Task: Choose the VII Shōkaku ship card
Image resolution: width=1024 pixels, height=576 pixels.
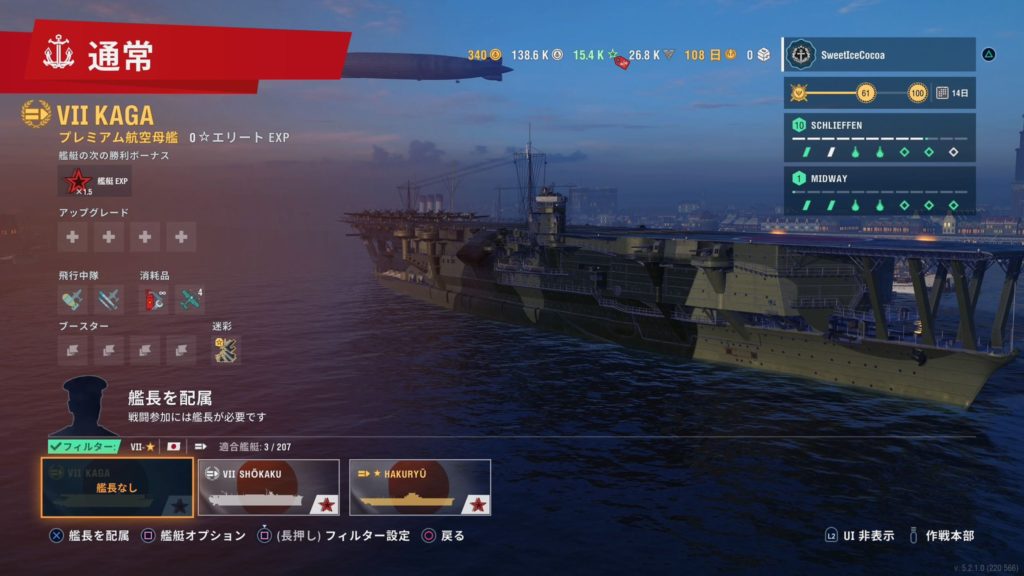Action: point(268,487)
